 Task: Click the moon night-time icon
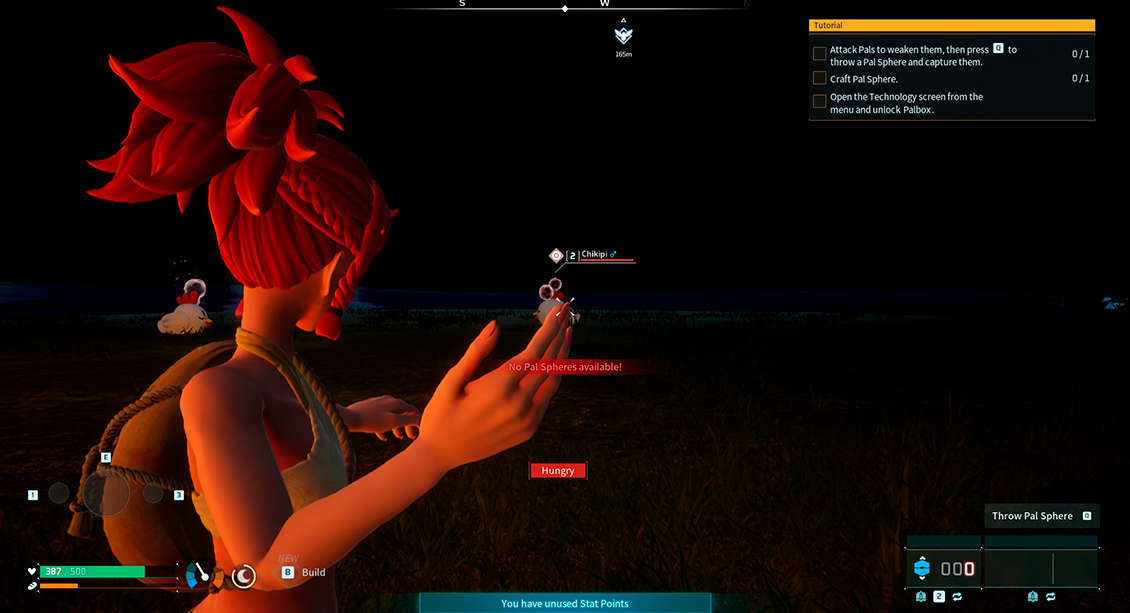(x=243, y=575)
